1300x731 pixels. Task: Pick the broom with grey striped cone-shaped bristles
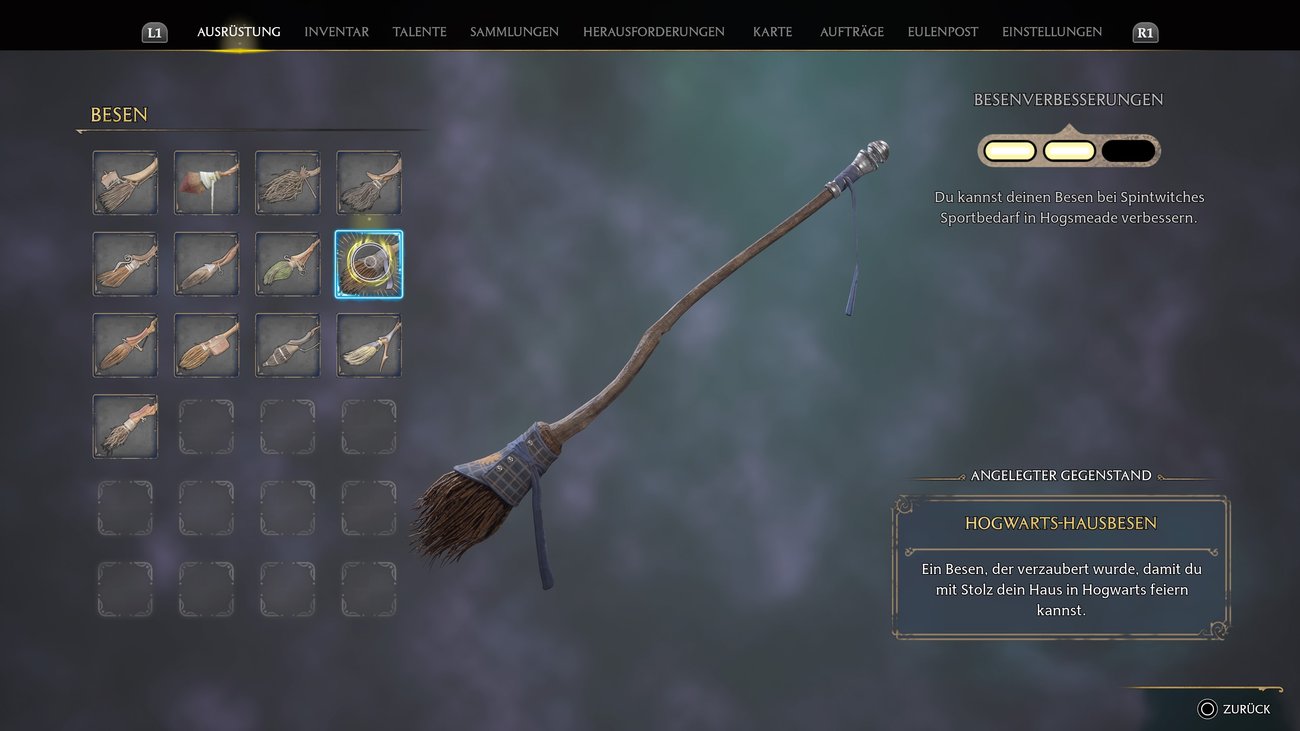288,345
